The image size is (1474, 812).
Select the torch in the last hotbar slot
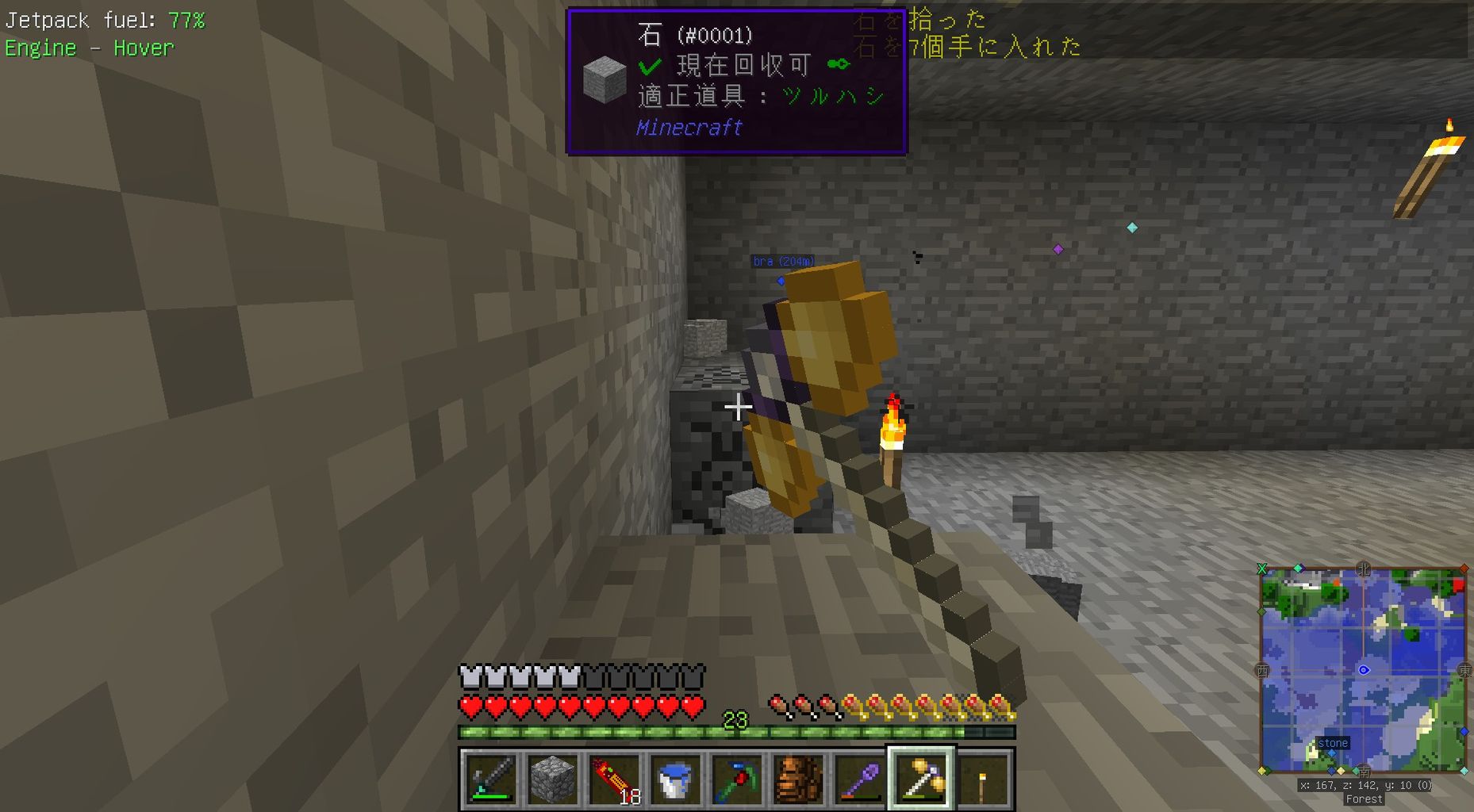[984, 779]
